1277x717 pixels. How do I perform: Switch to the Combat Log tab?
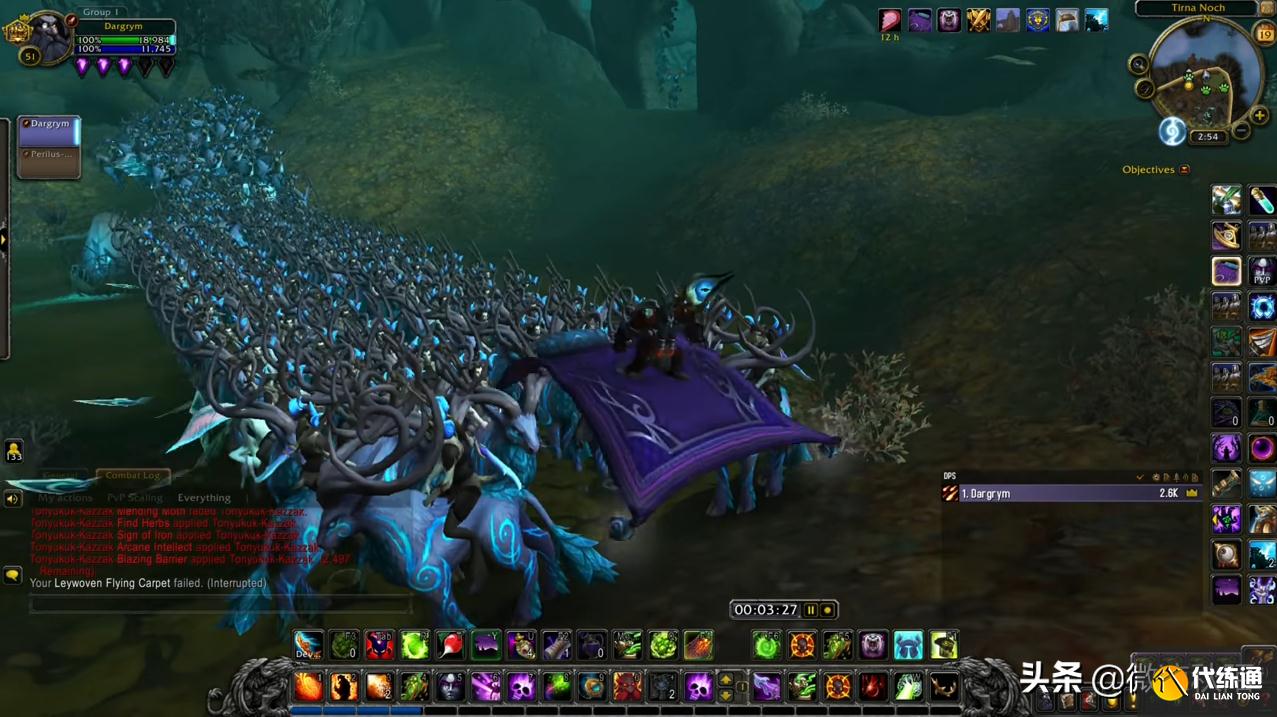(132, 476)
